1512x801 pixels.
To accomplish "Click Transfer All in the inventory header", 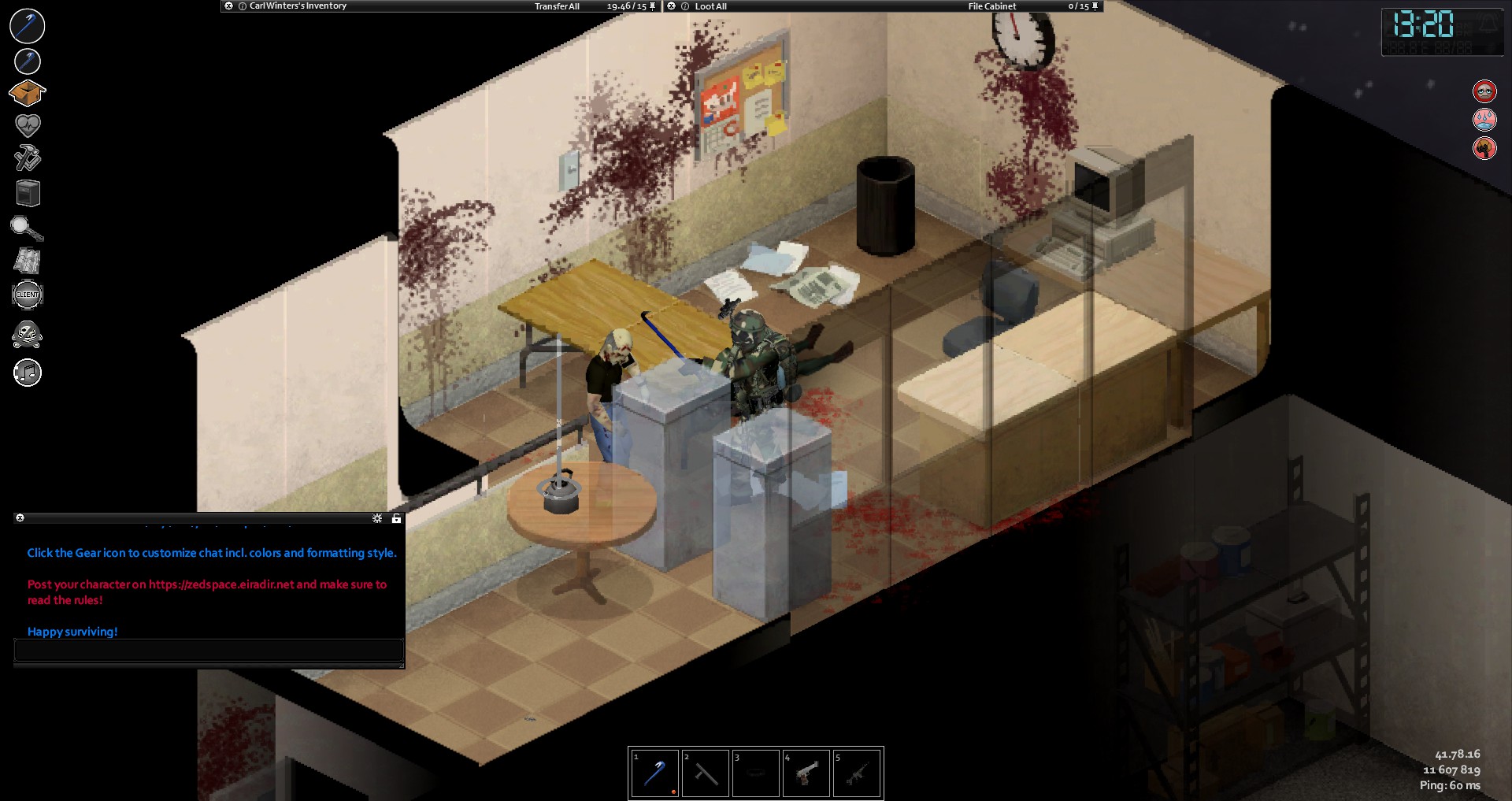I will 557,6.
